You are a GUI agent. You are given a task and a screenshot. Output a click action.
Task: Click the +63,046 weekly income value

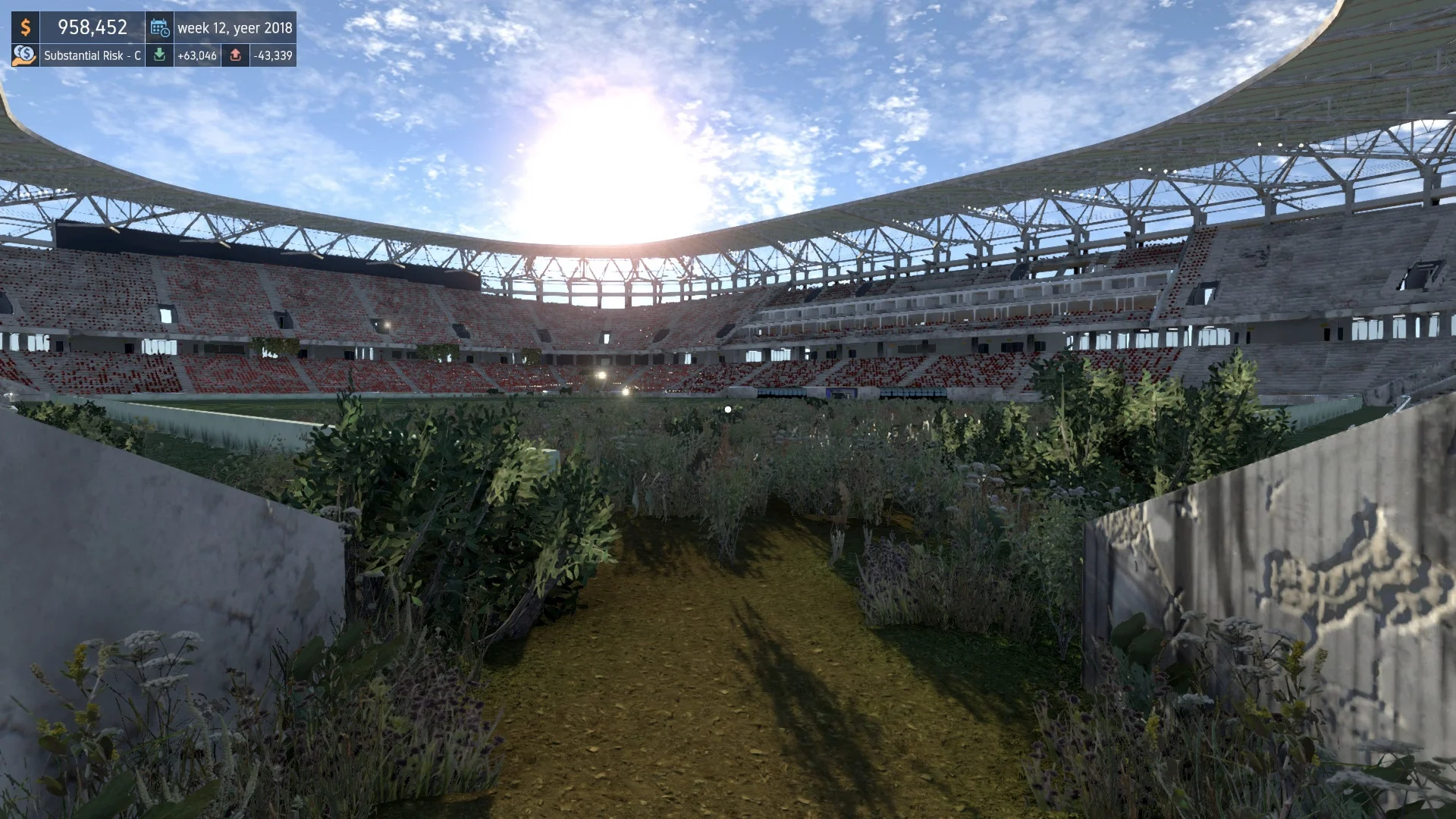pos(198,55)
